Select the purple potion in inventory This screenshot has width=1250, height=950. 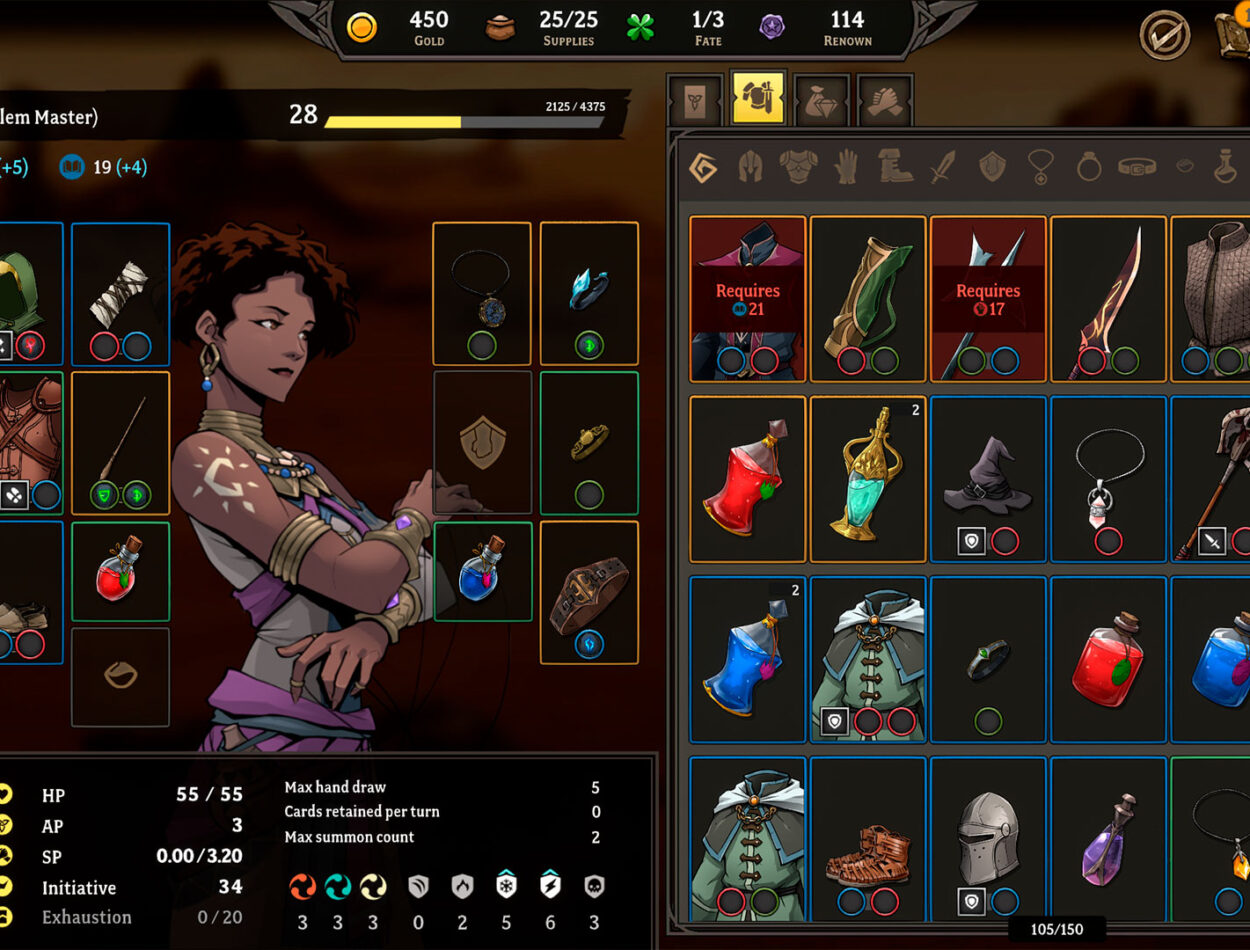pos(1108,838)
